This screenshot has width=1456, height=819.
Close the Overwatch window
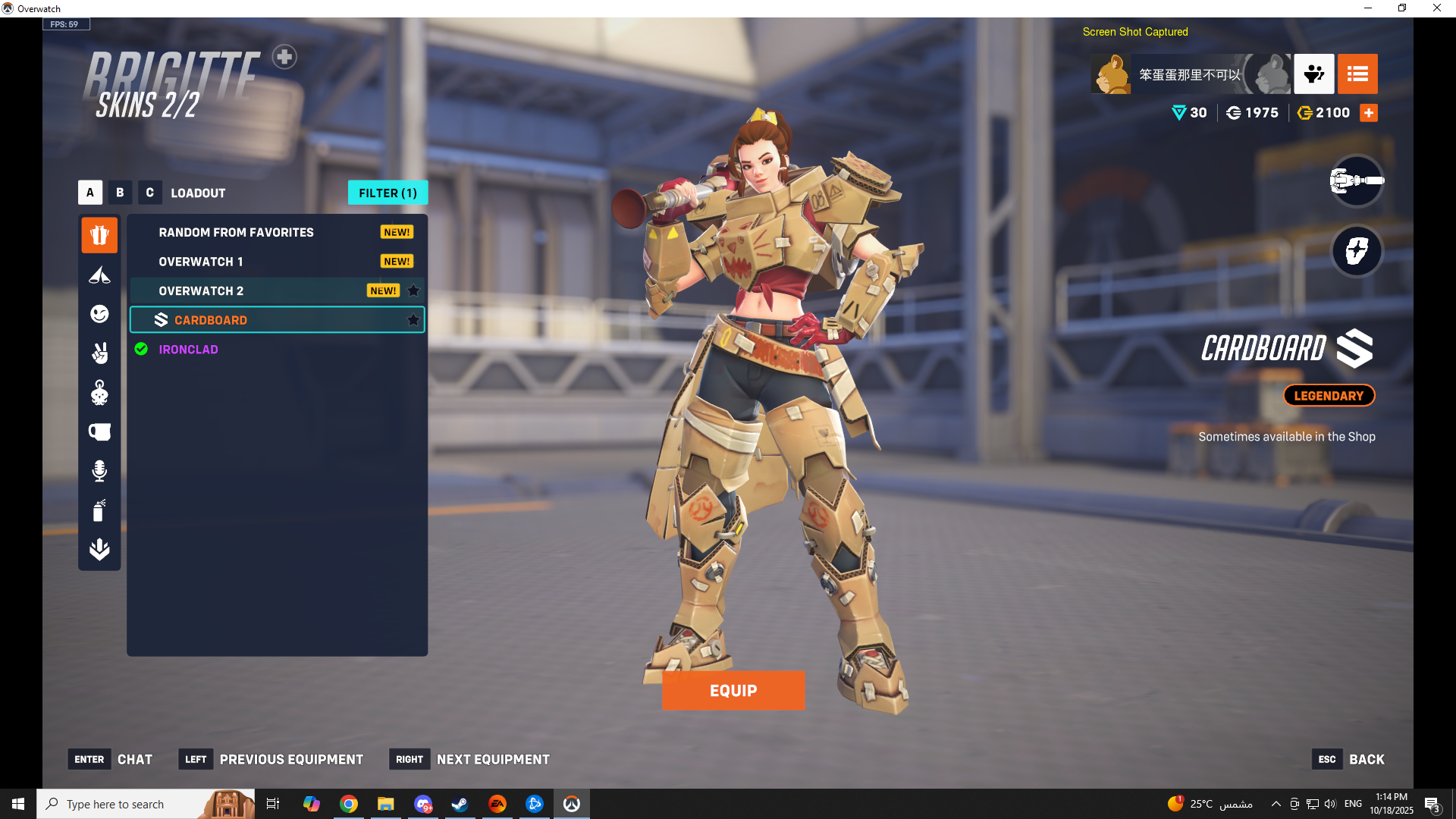tap(1436, 8)
